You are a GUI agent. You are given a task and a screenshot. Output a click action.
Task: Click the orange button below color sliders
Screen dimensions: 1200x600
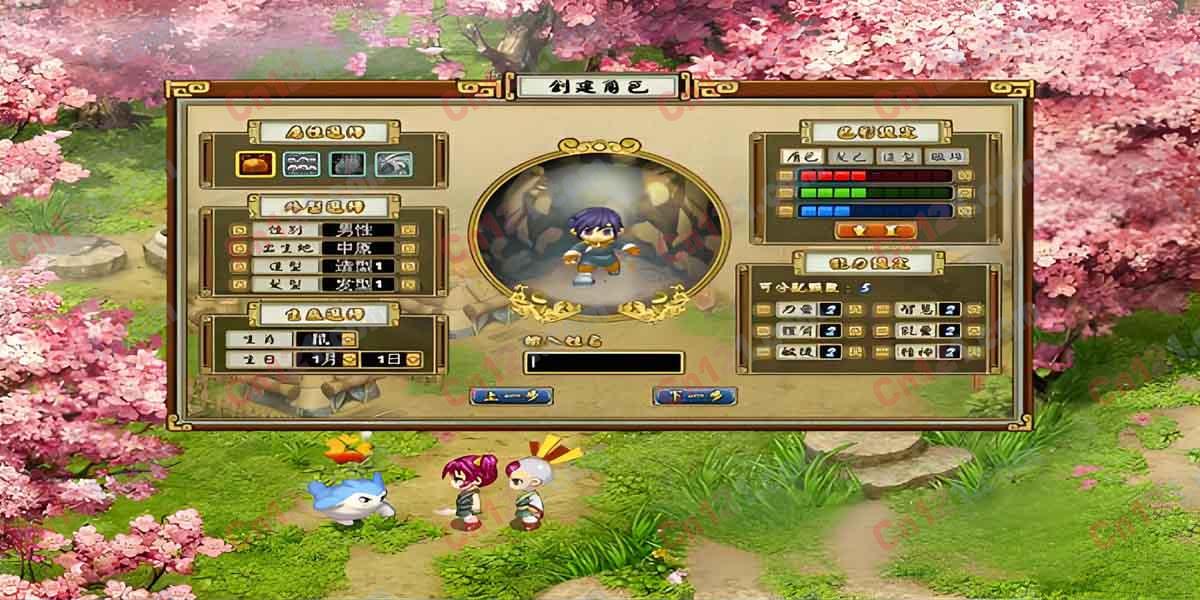pyautogui.click(x=875, y=230)
